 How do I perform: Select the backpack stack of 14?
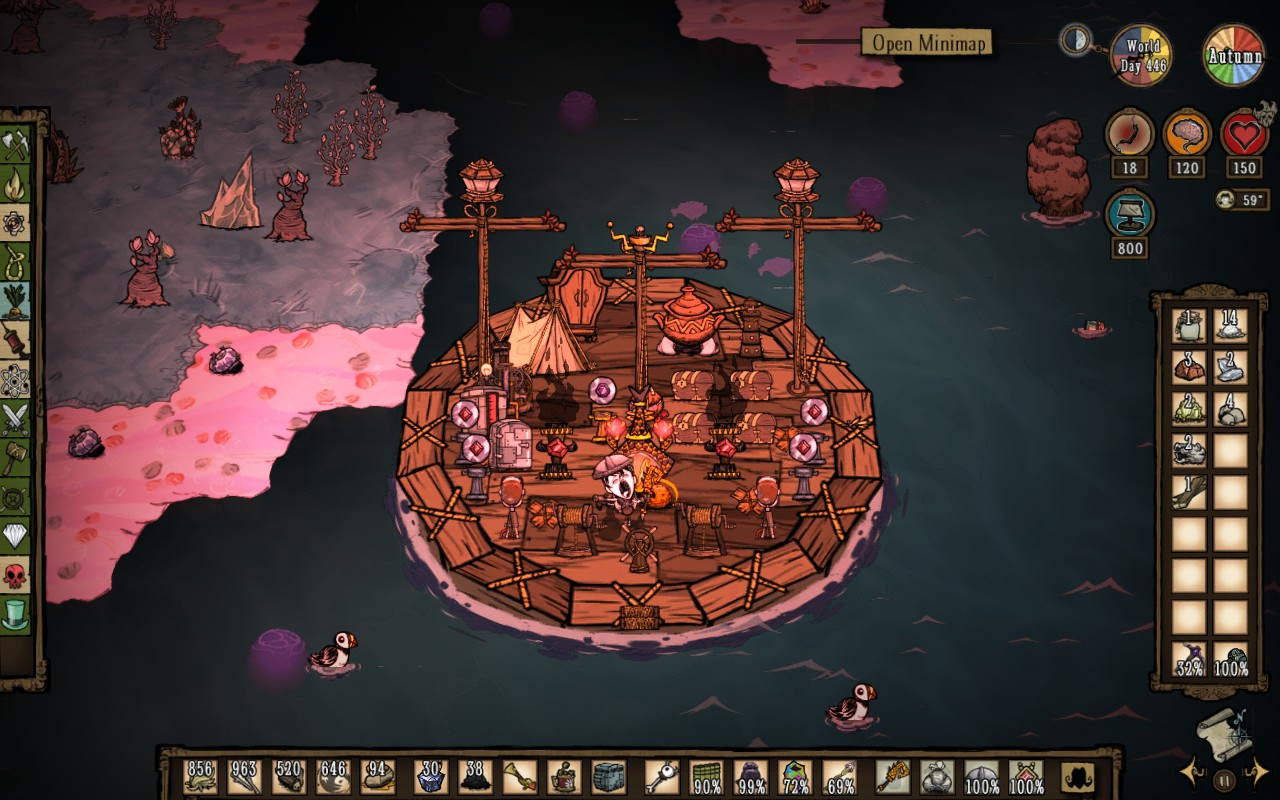(1230, 325)
